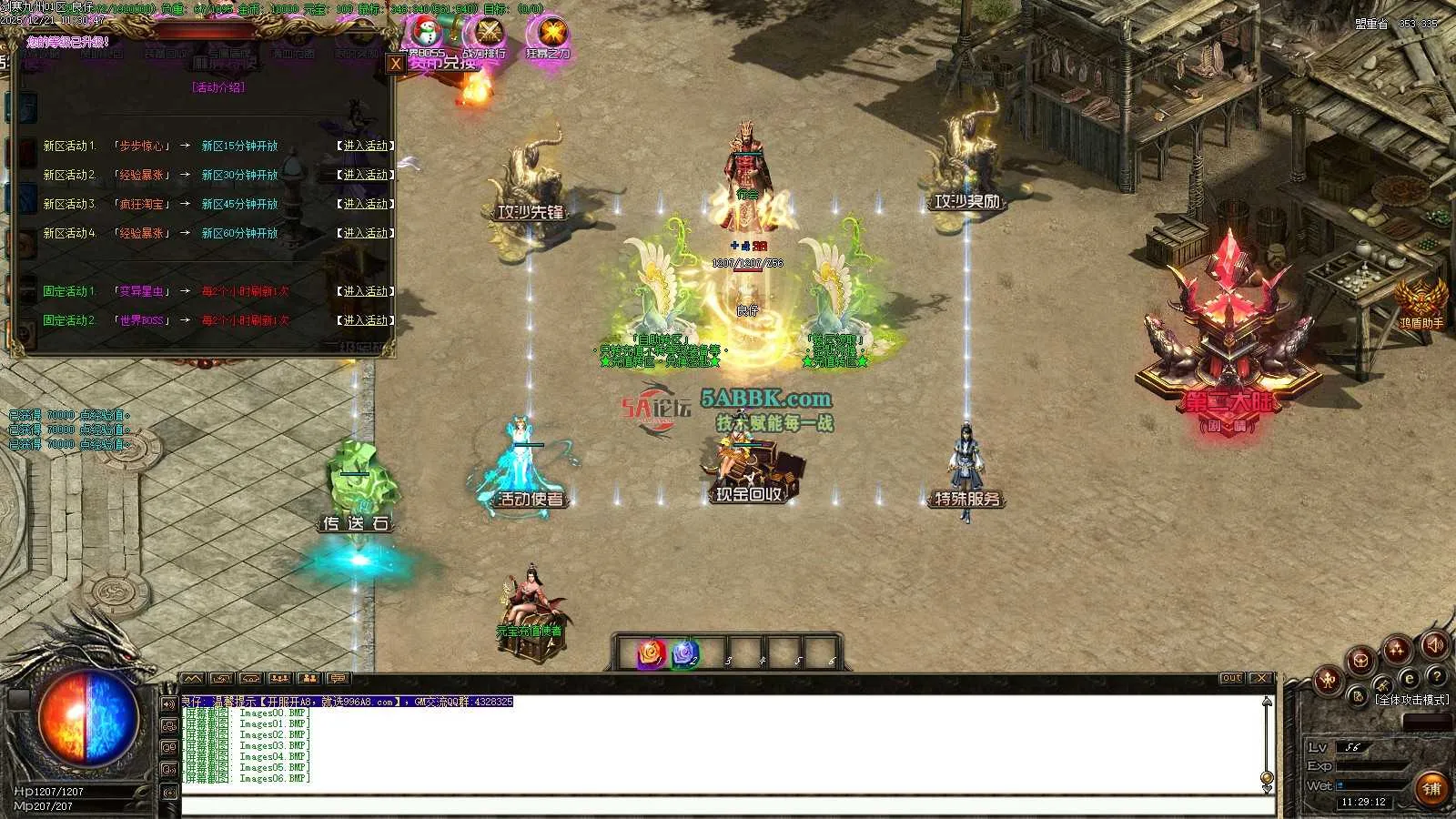1456x819 pixels.
Task: Close the activity introduction panel
Action: (395, 64)
